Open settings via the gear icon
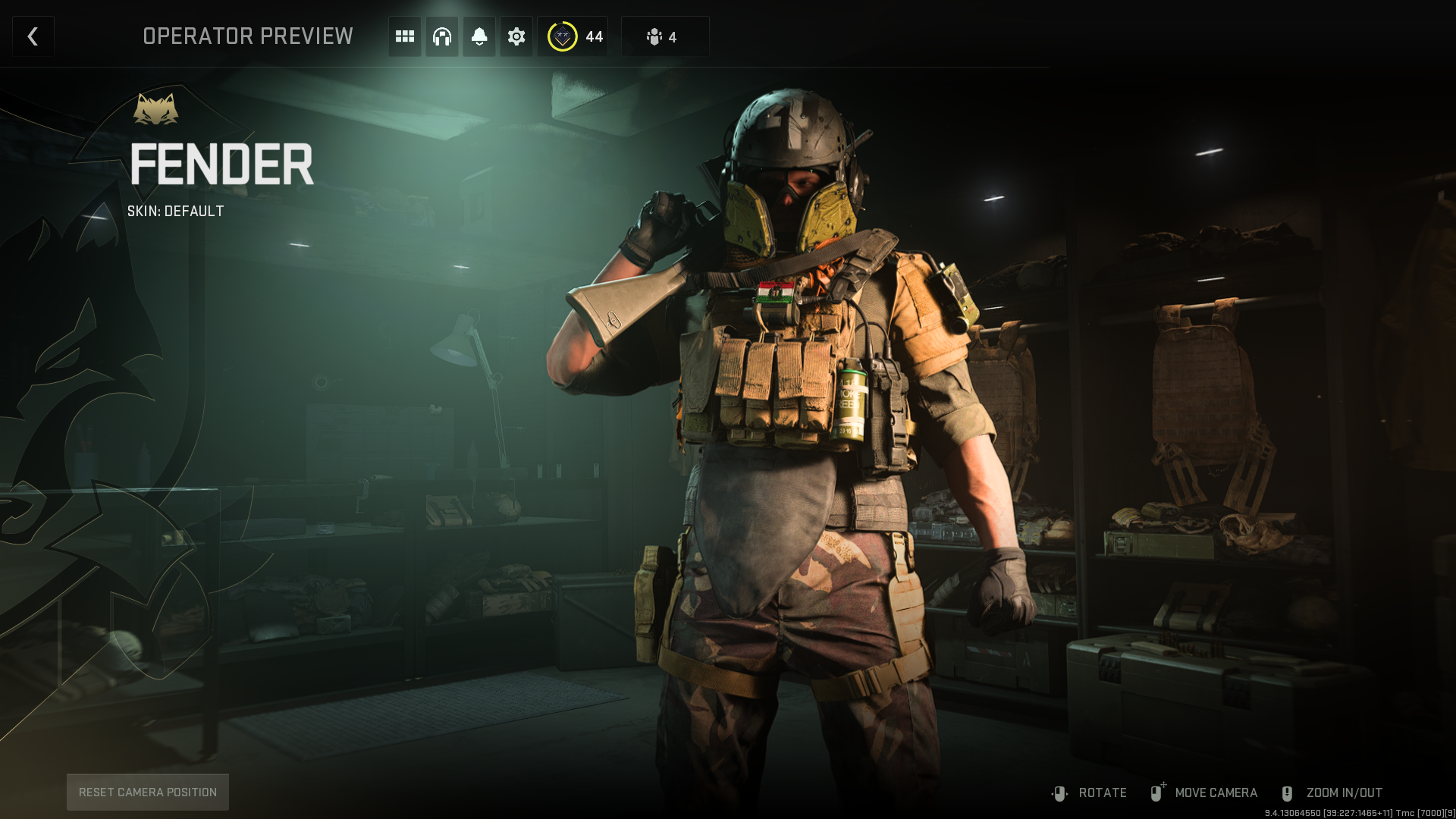 [x=516, y=36]
